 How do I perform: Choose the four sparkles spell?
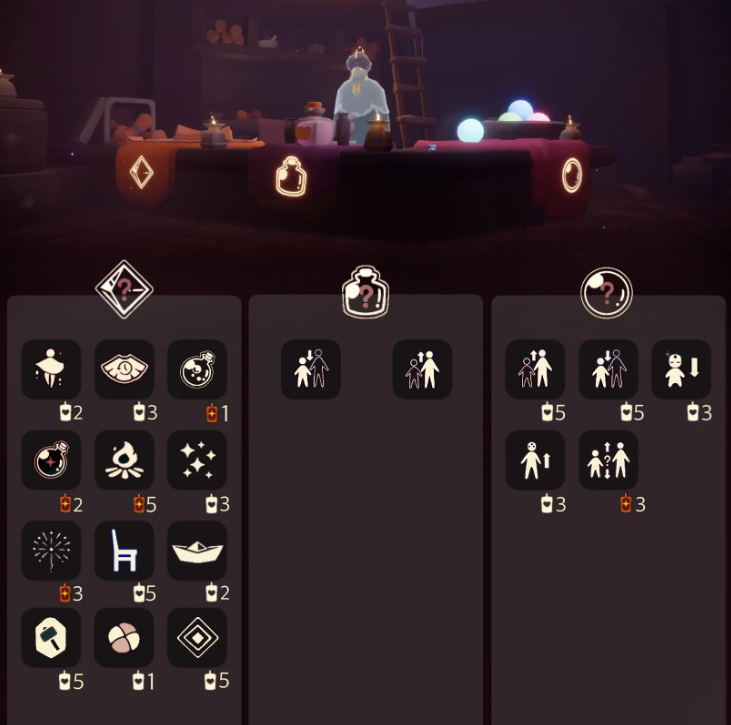click(197, 460)
